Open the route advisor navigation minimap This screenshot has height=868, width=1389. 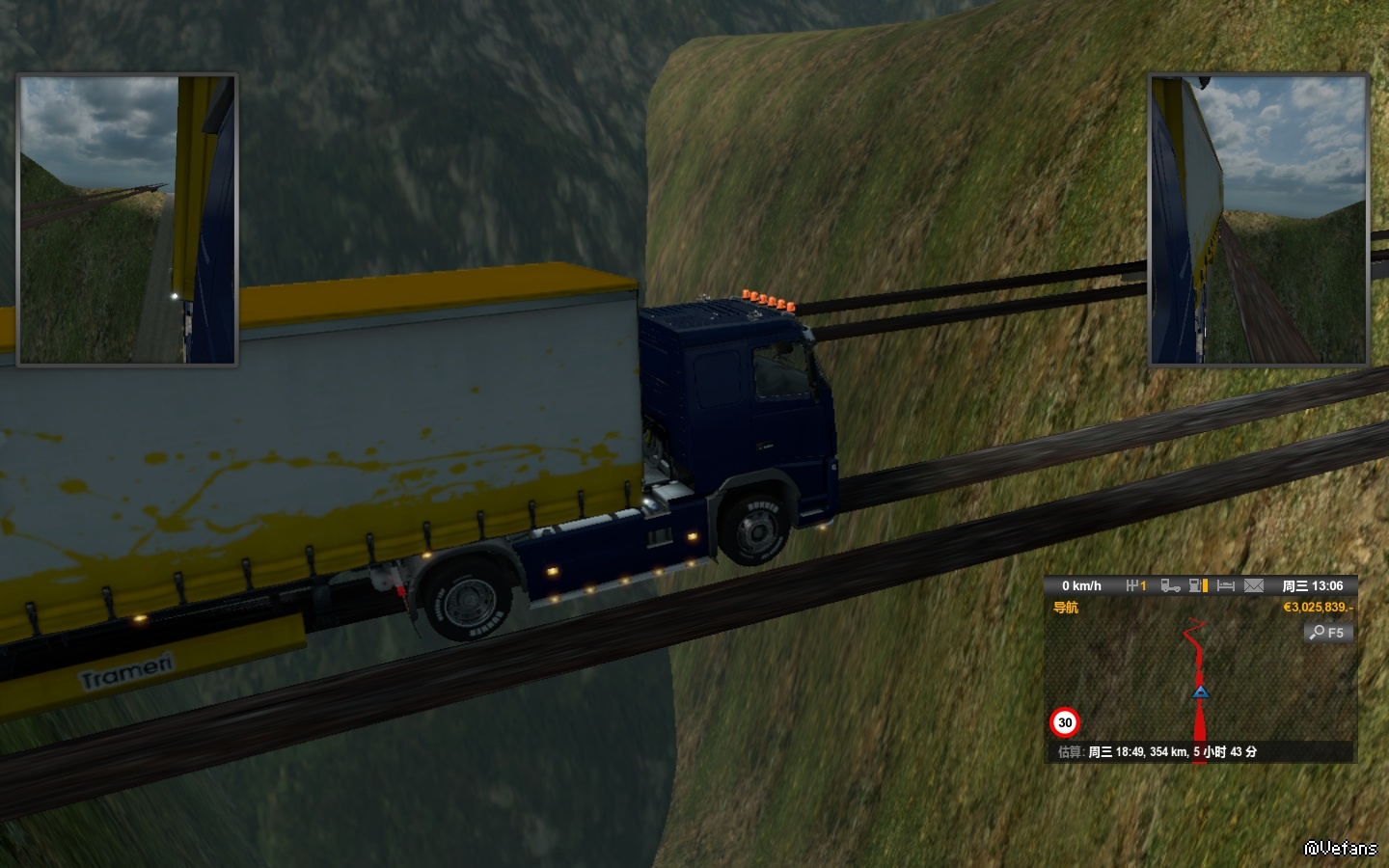pyautogui.click(x=1200, y=680)
